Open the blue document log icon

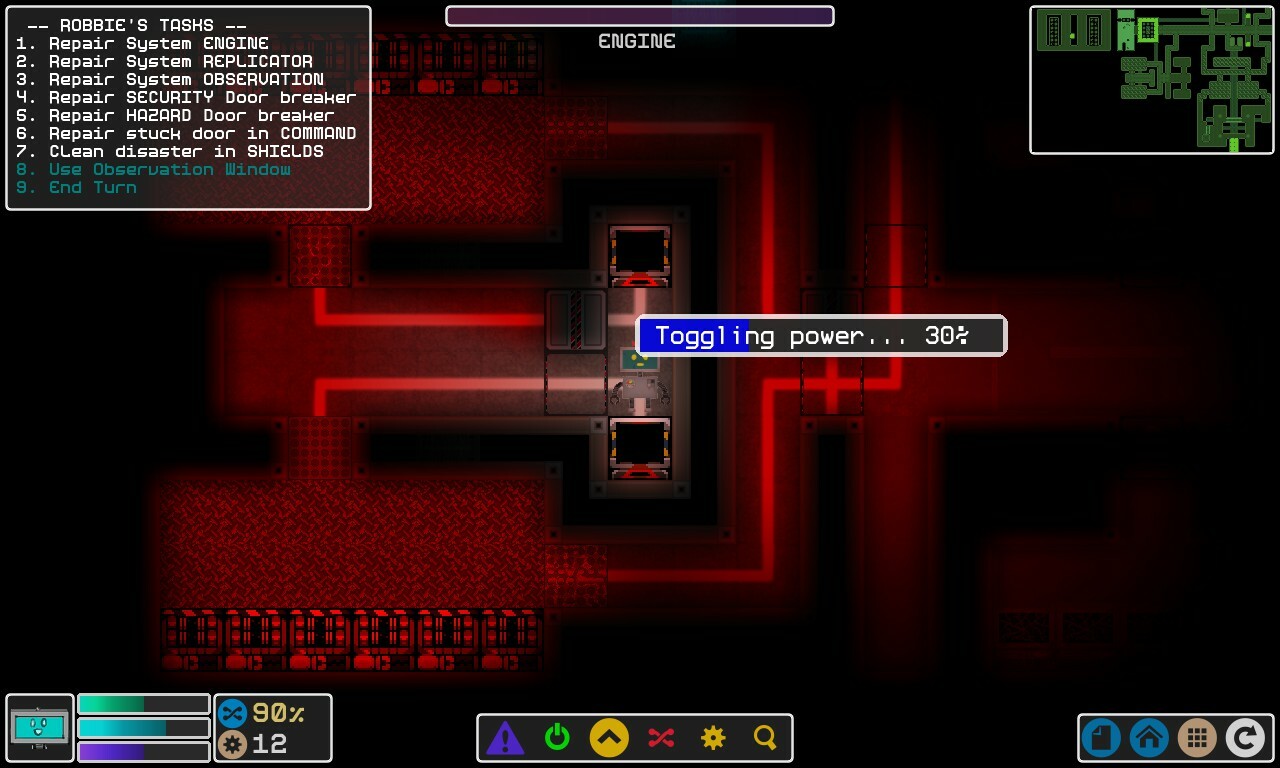(1100, 737)
